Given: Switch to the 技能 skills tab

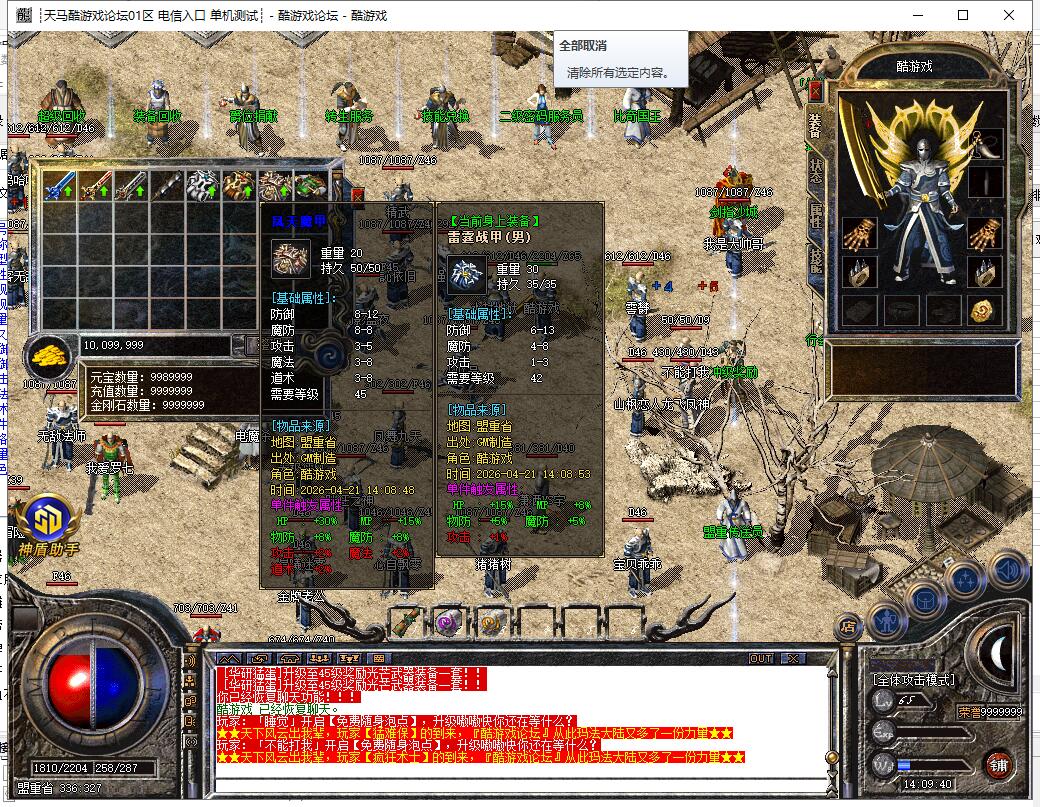Looking at the screenshot, I should pyautogui.click(x=815, y=259).
